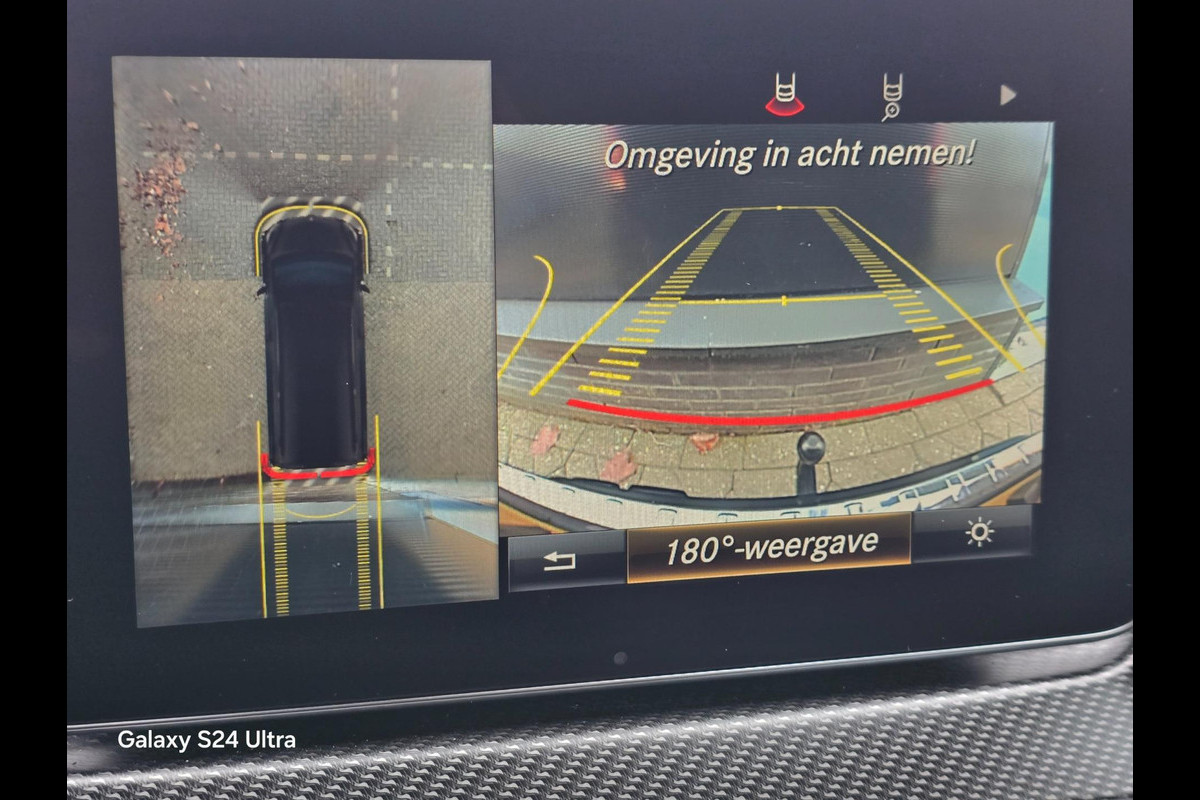The height and width of the screenshot is (800, 1200).
Task: Open the brightness sun settings button
Action: 977,534
